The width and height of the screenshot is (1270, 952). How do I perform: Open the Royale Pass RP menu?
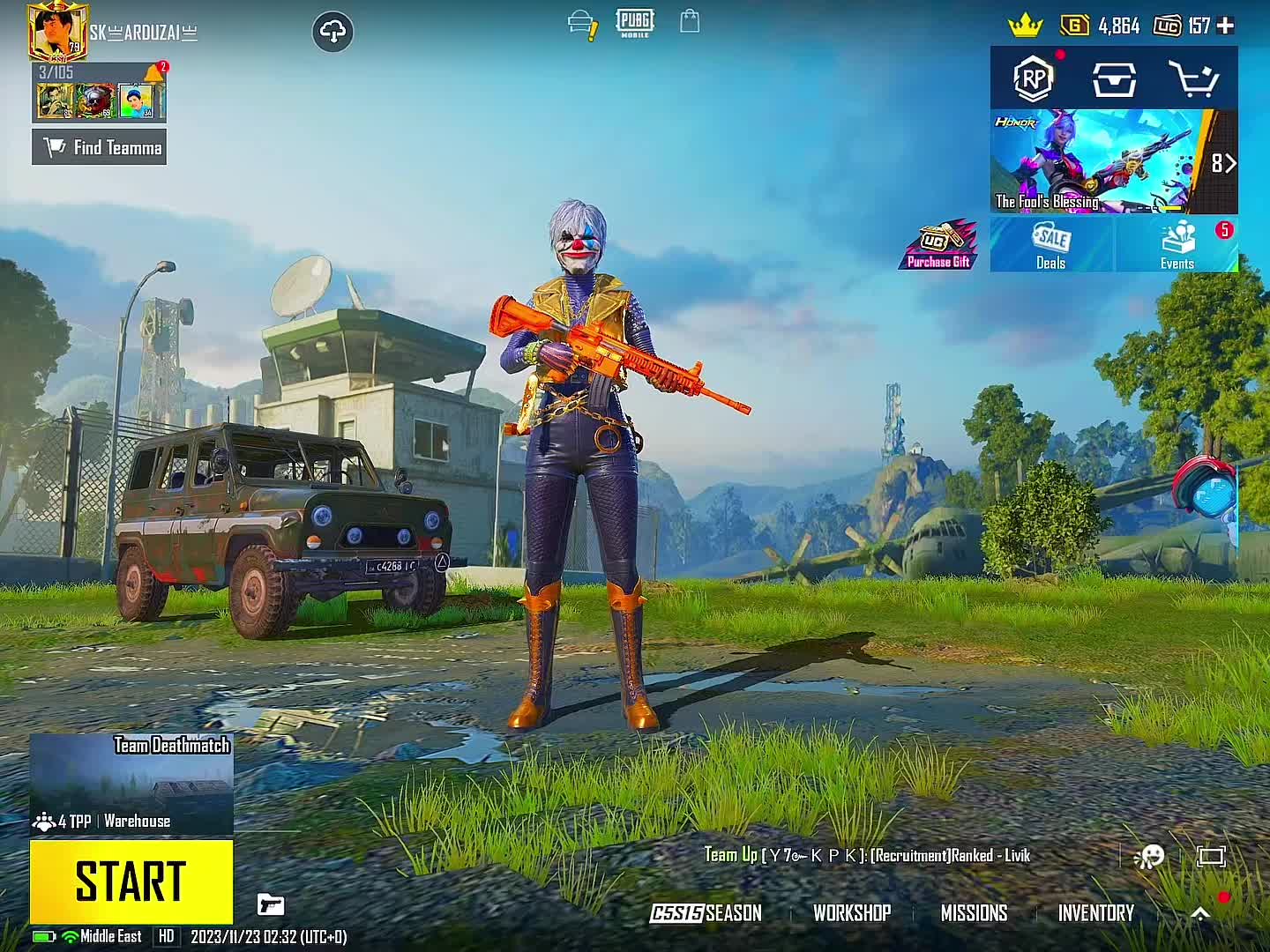1033,79
